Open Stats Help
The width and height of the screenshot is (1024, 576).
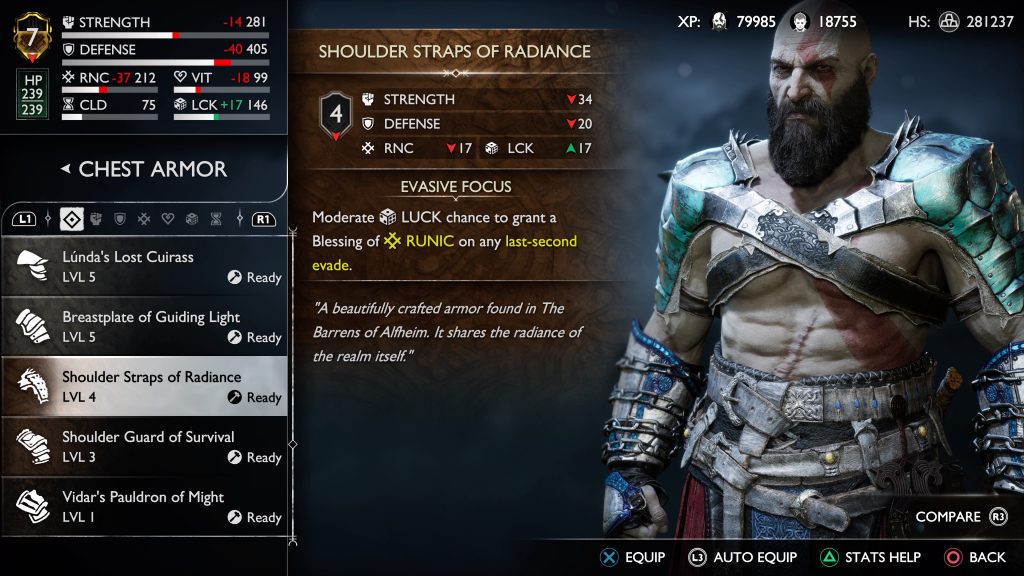click(x=872, y=557)
